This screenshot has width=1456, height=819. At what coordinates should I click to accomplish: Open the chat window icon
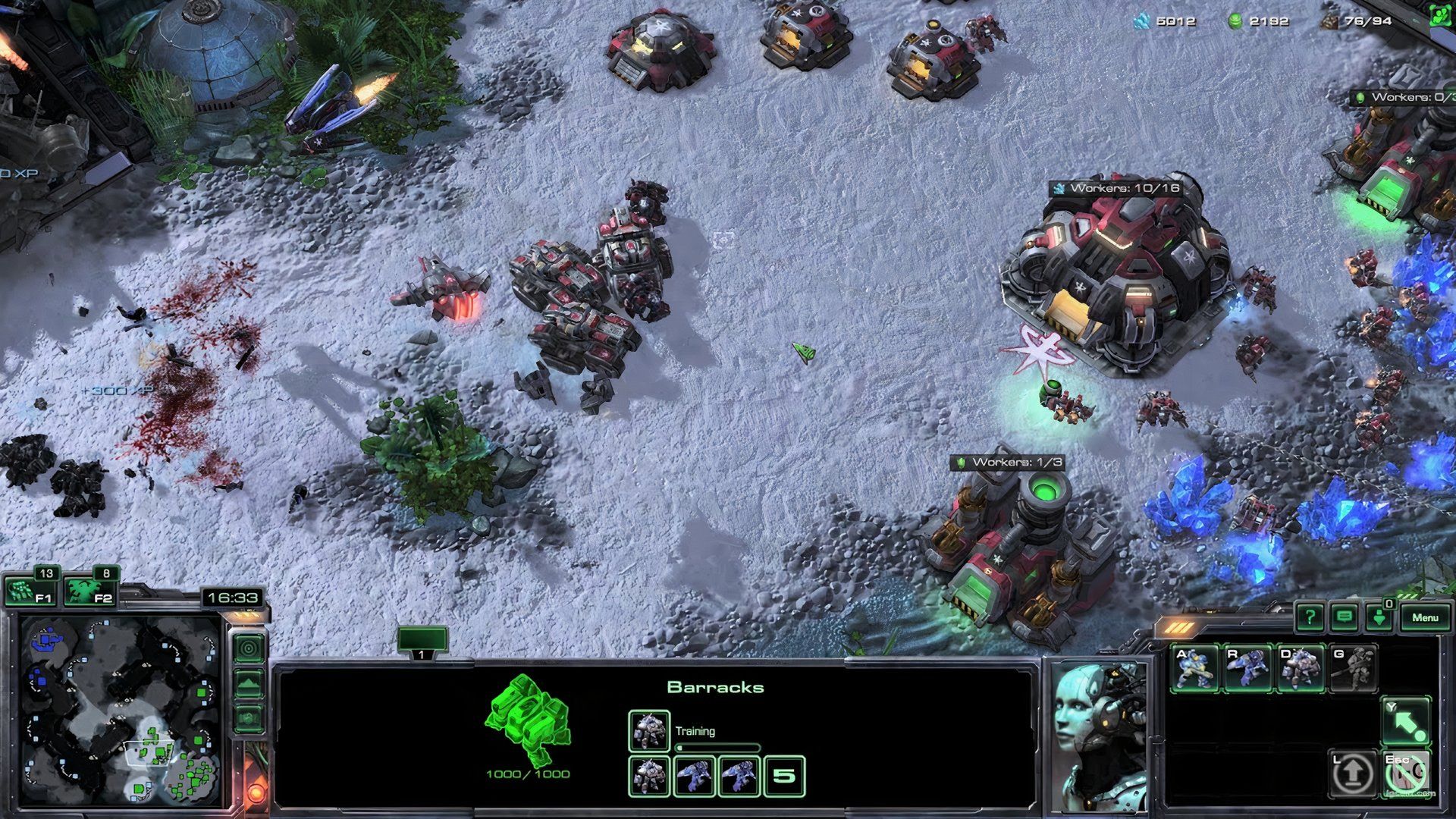pyautogui.click(x=1344, y=617)
